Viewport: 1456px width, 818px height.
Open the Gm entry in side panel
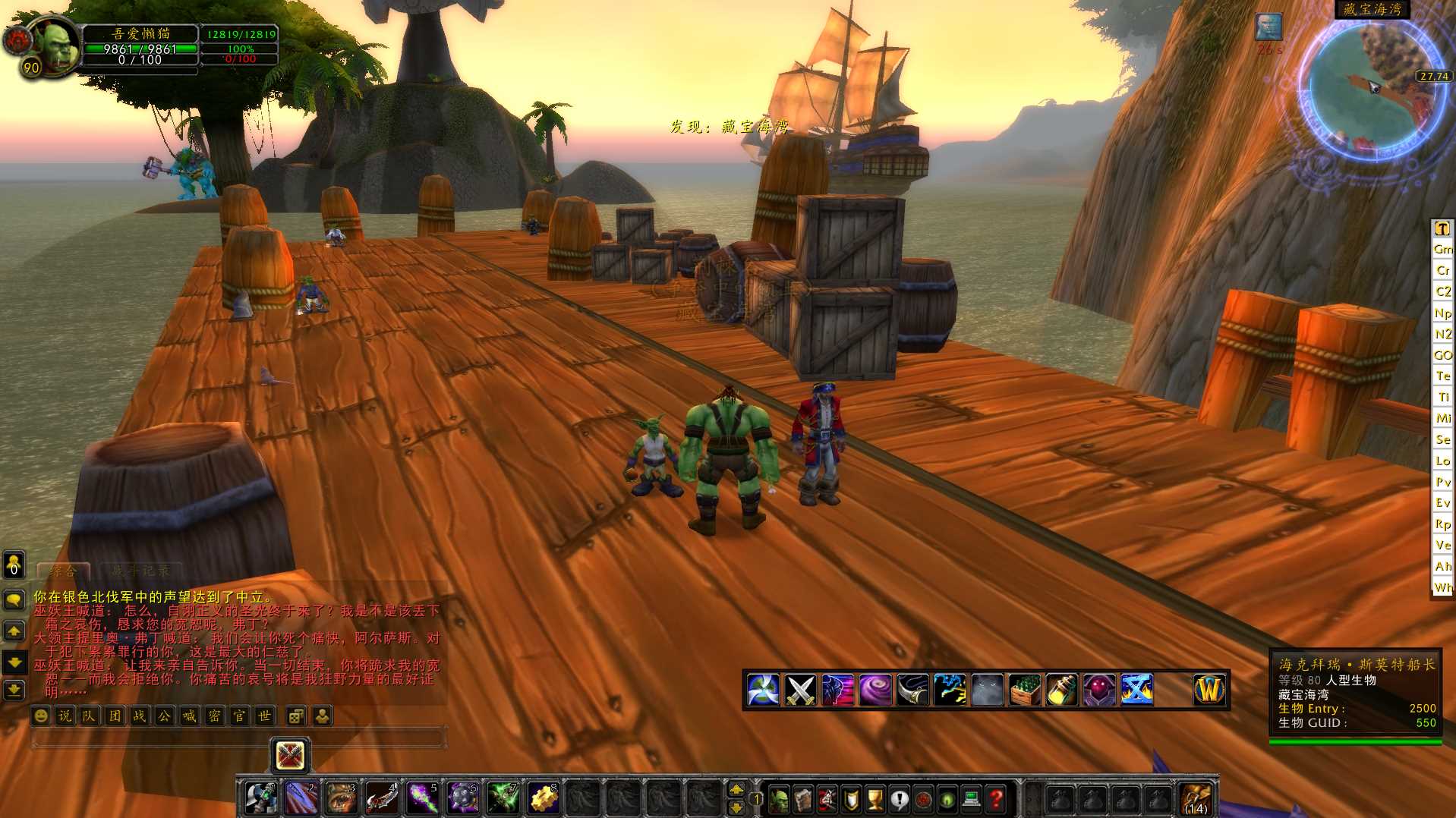(1442, 249)
